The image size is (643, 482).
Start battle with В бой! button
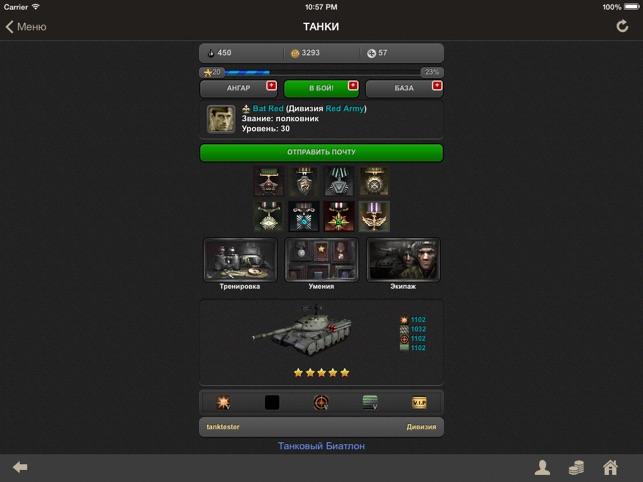point(321,88)
